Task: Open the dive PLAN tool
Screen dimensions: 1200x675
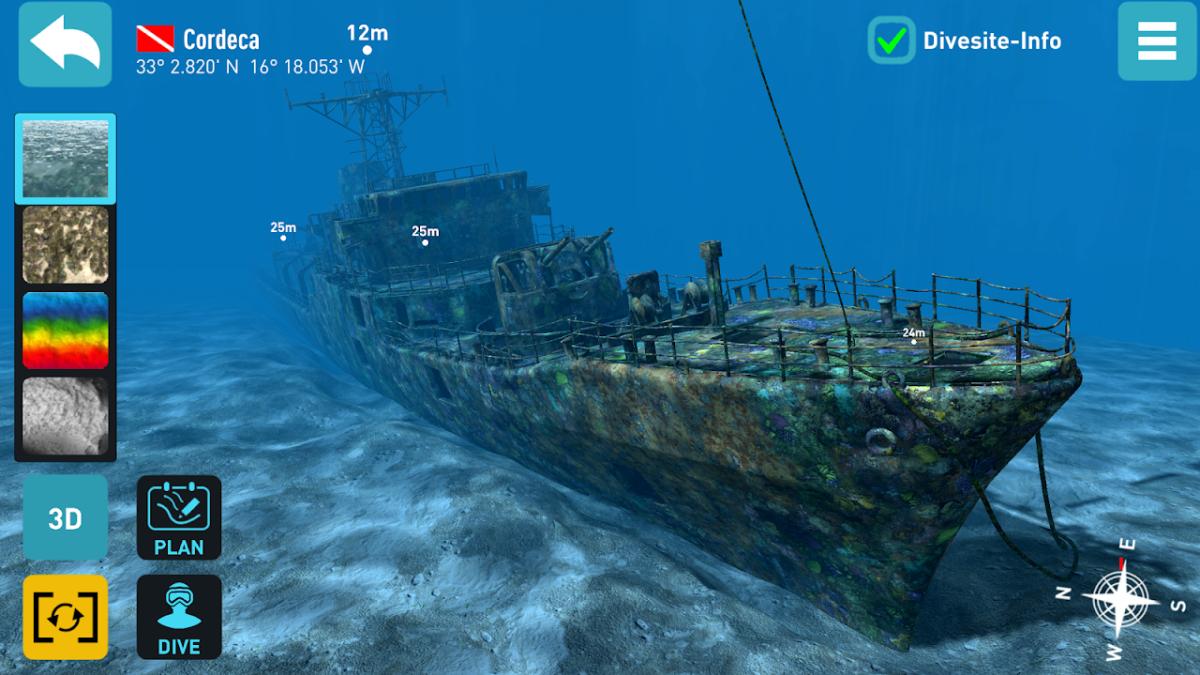Action: point(179,517)
